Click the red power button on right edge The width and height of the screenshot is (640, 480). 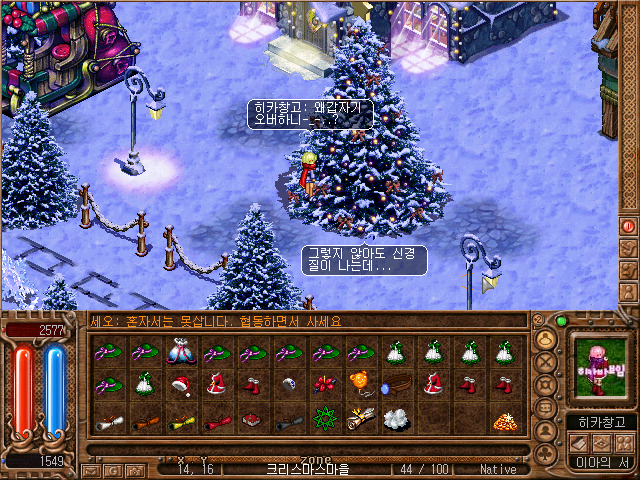[629, 227]
